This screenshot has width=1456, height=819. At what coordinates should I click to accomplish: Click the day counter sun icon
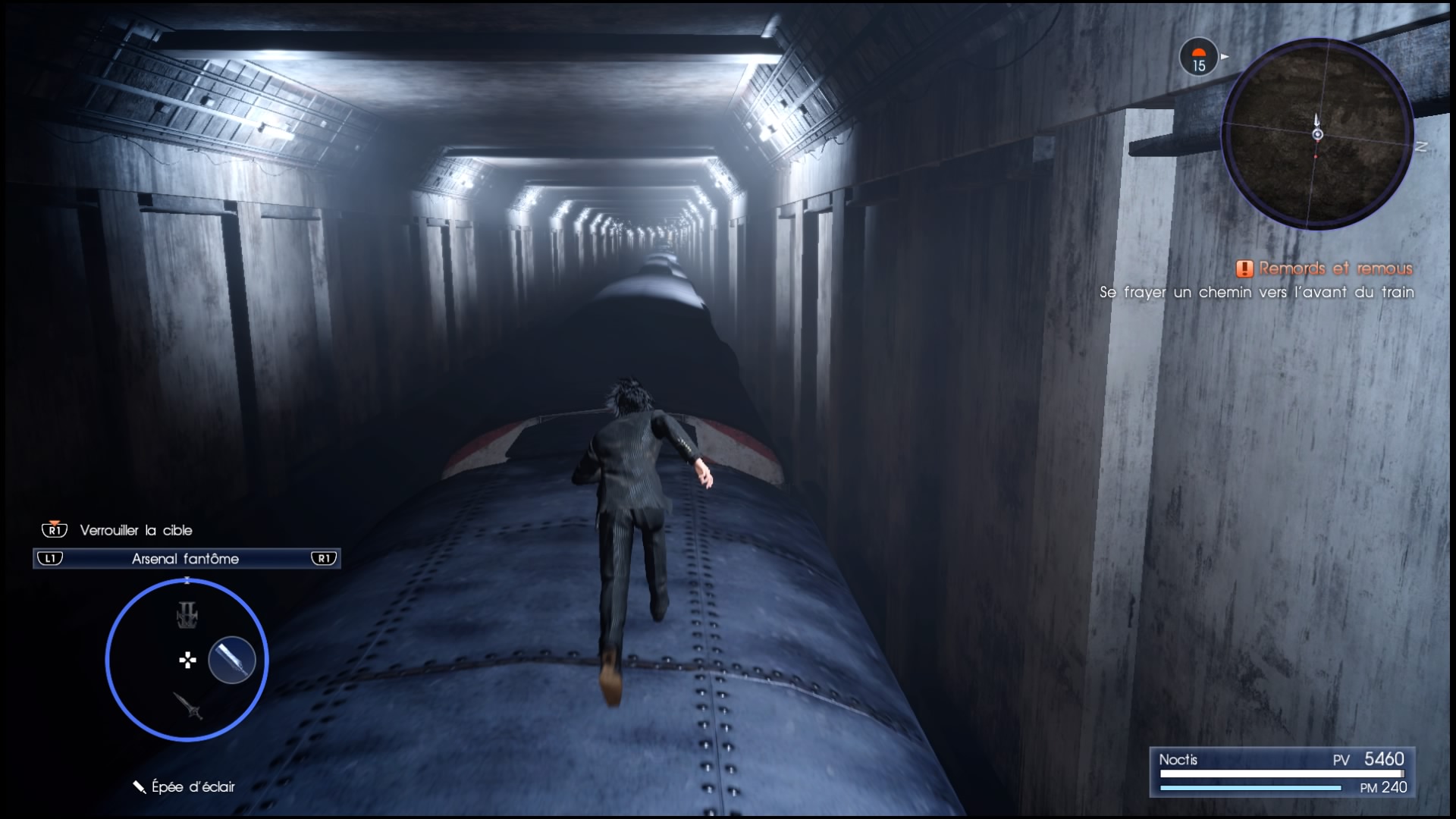[1198, 58]
